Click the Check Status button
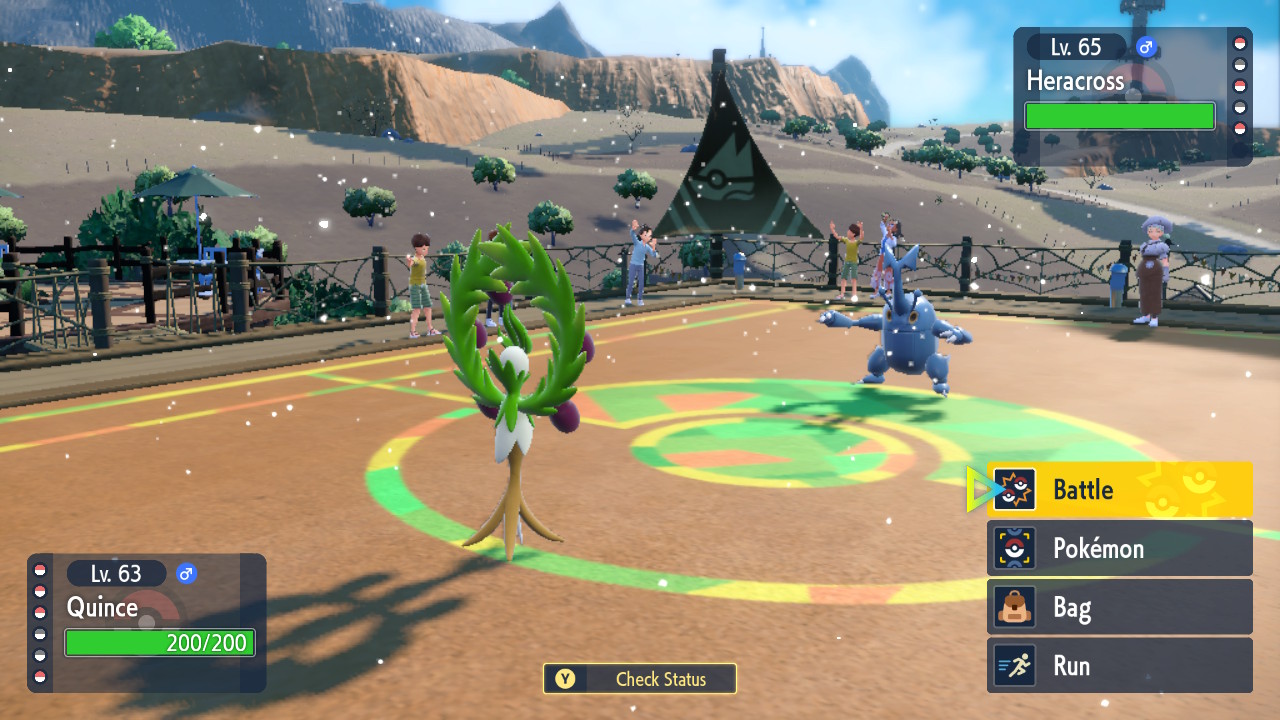 [x=640, y=679]
